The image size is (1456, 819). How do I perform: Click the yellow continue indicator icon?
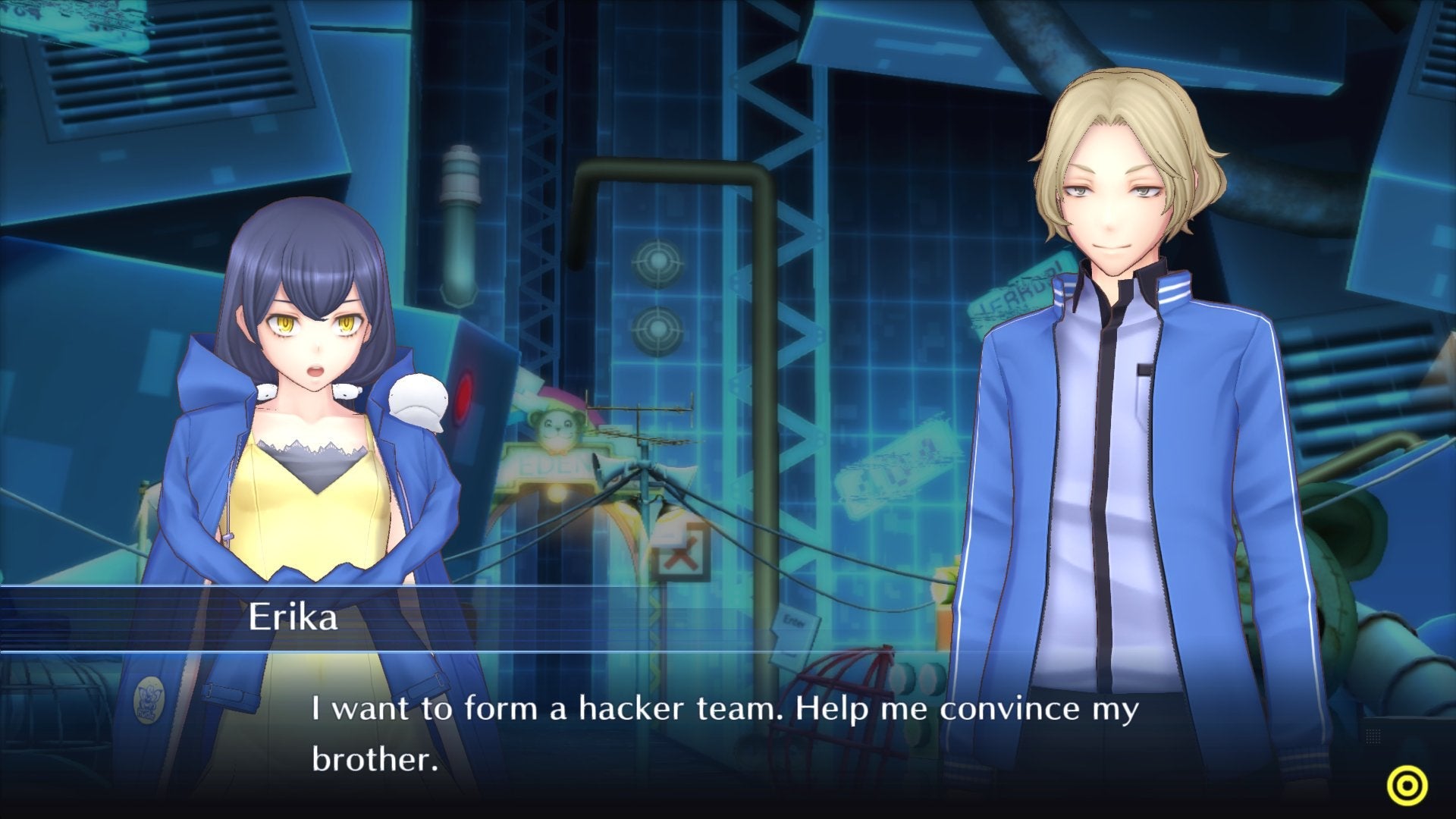[1407, 784]
